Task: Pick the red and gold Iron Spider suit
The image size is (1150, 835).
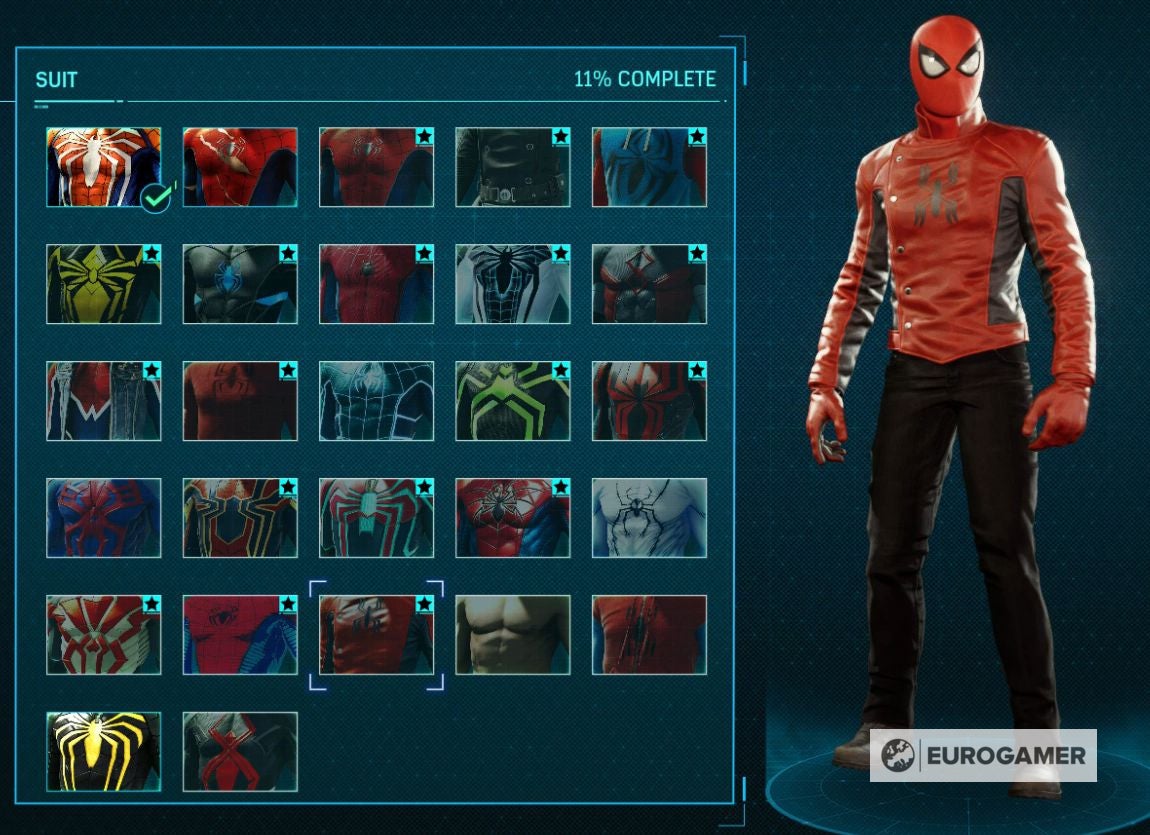Action: coord(240,518)
